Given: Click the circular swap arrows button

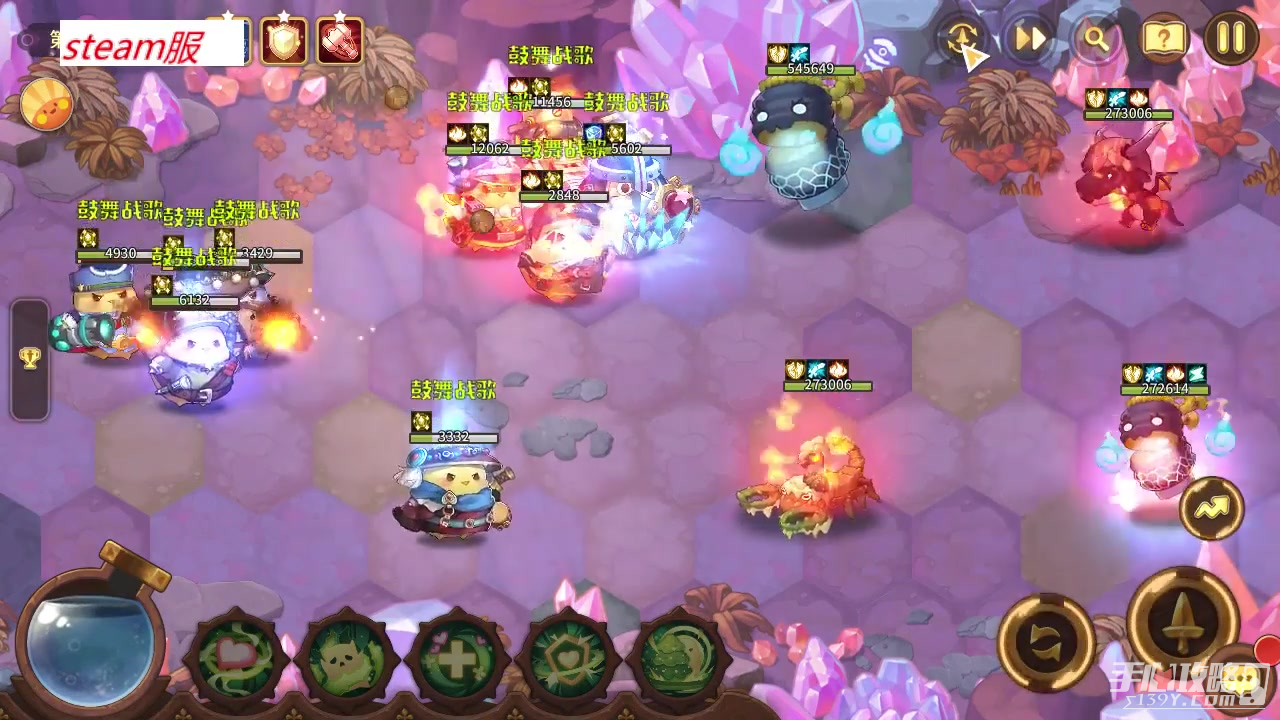Looking at the screenshot, I should coord(1046,641).
